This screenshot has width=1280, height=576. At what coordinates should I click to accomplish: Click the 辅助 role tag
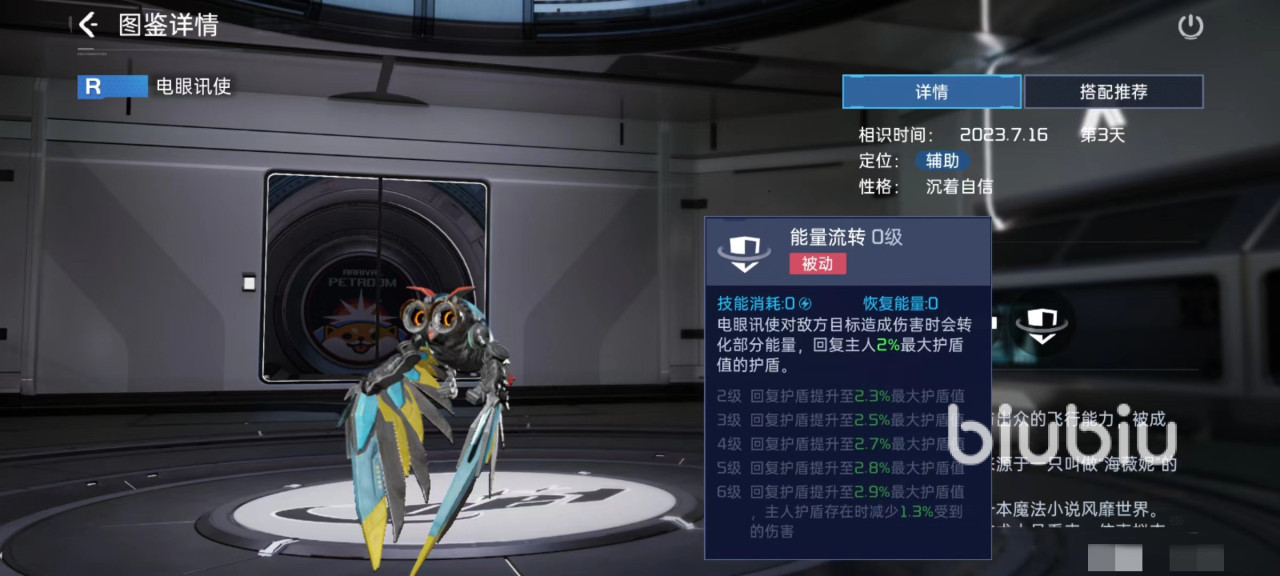pyautogui.click(x=942, y=161)
